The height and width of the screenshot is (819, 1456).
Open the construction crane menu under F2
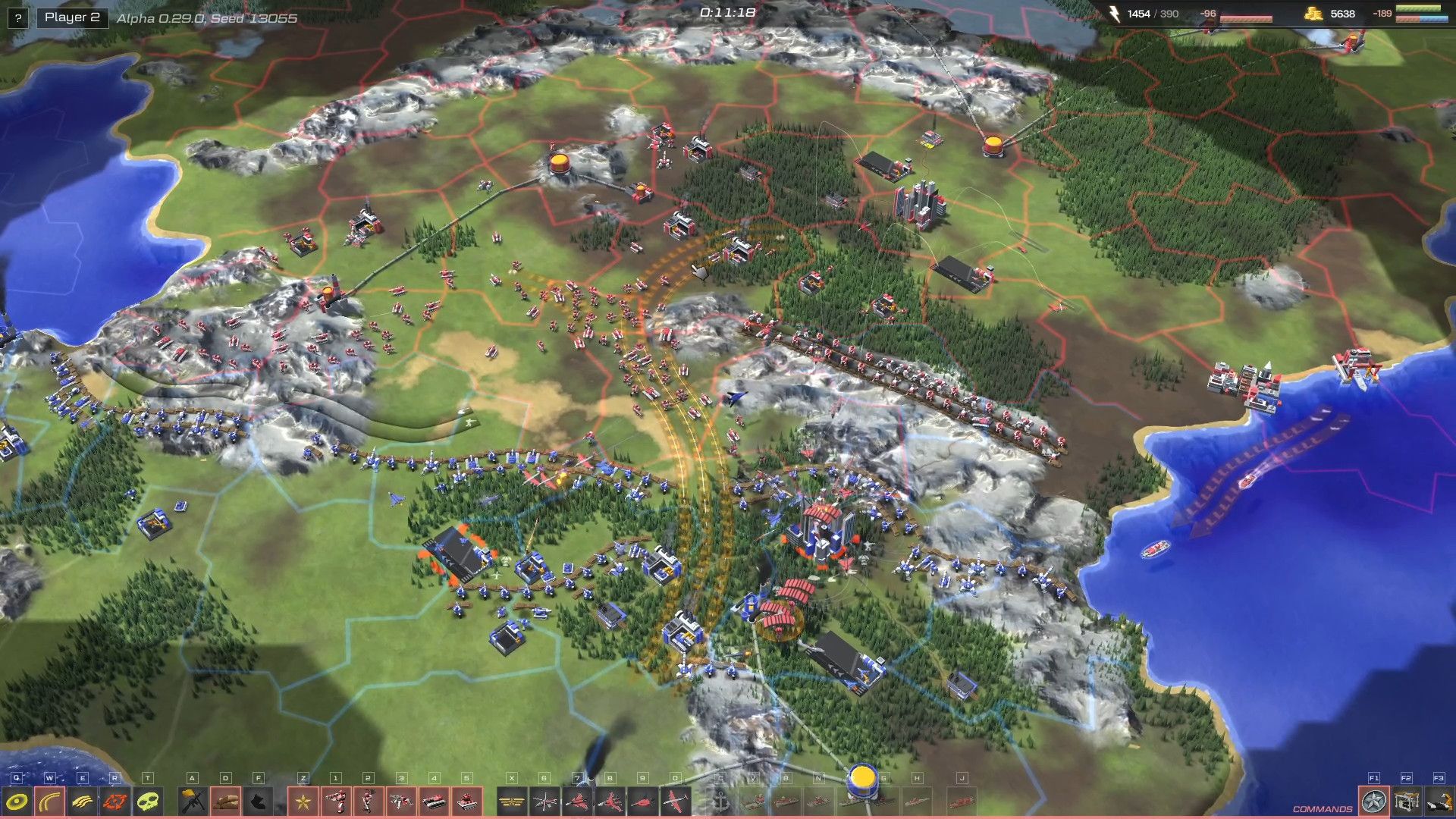coord(1407,802)
